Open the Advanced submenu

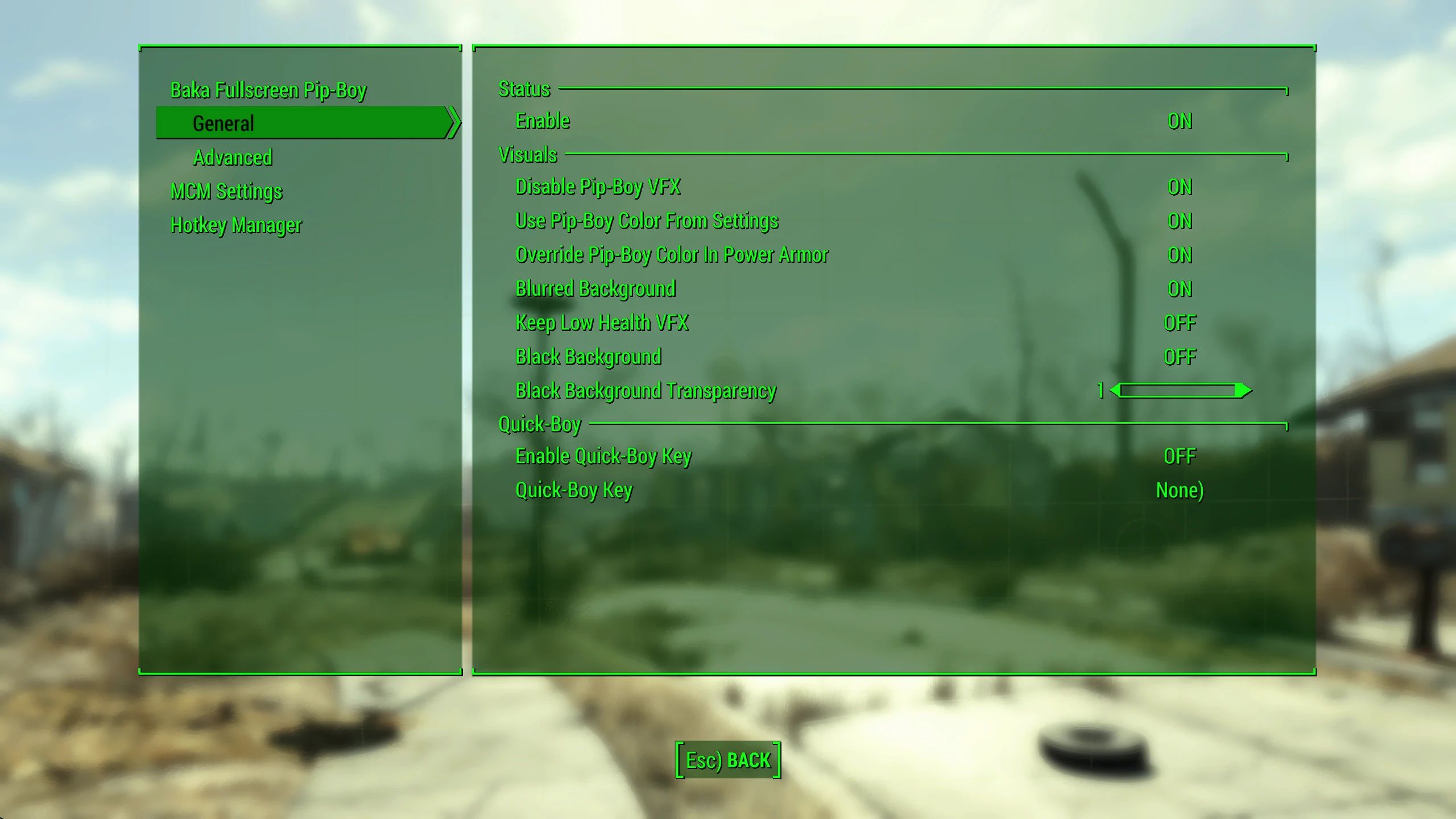pyautogui.click(x=231, y=158)
